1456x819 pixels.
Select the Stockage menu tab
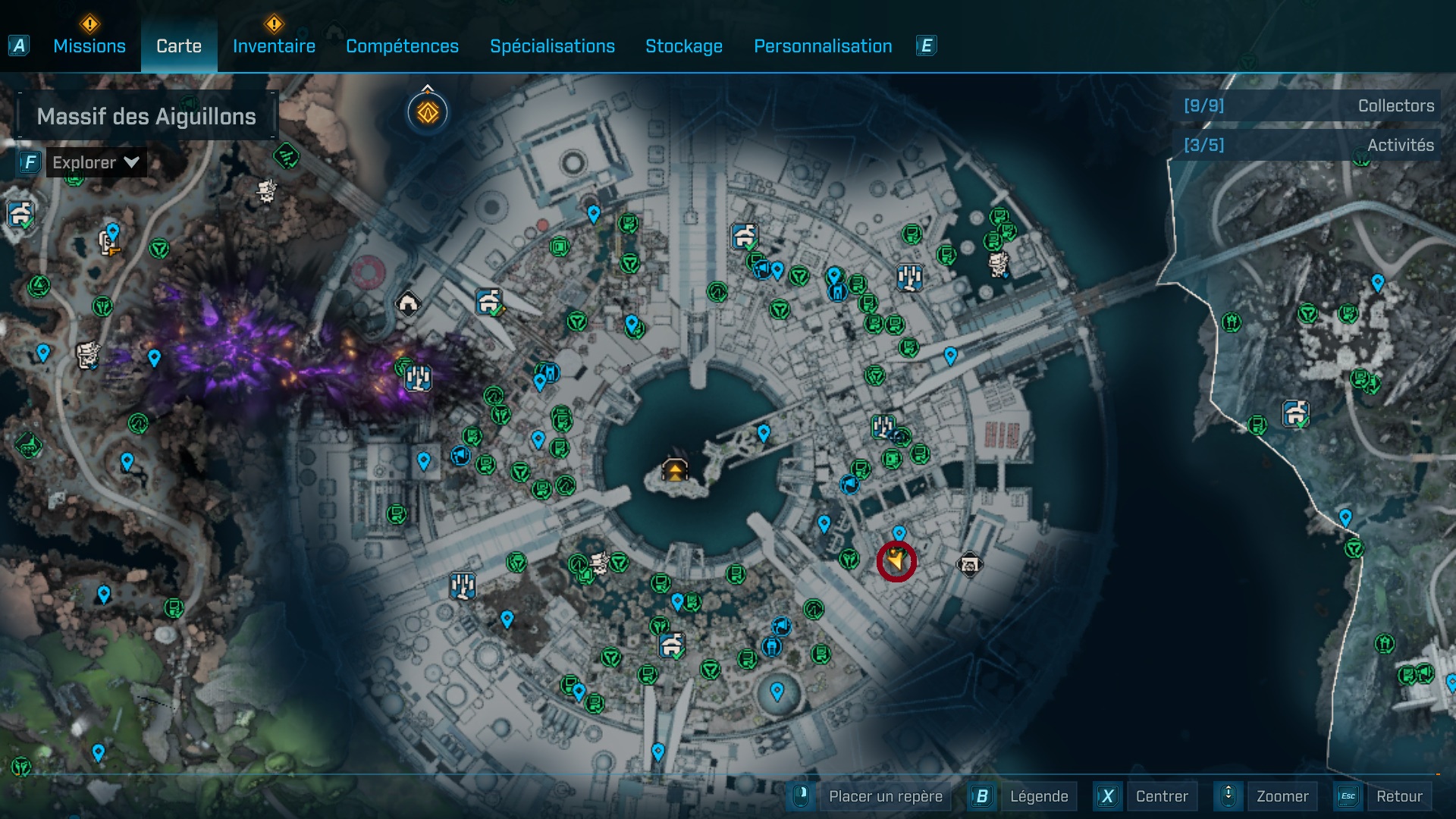[683, 46]
